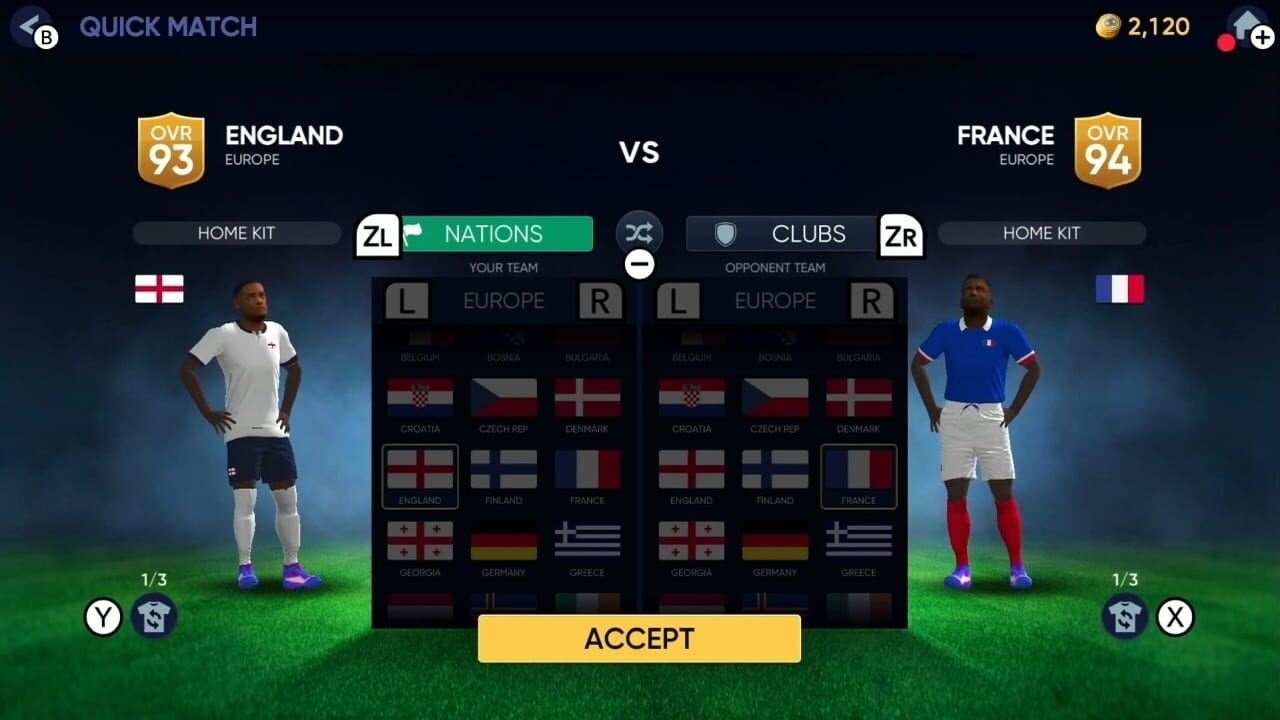Toggle England's HOME KIT option

pos(236,232)
